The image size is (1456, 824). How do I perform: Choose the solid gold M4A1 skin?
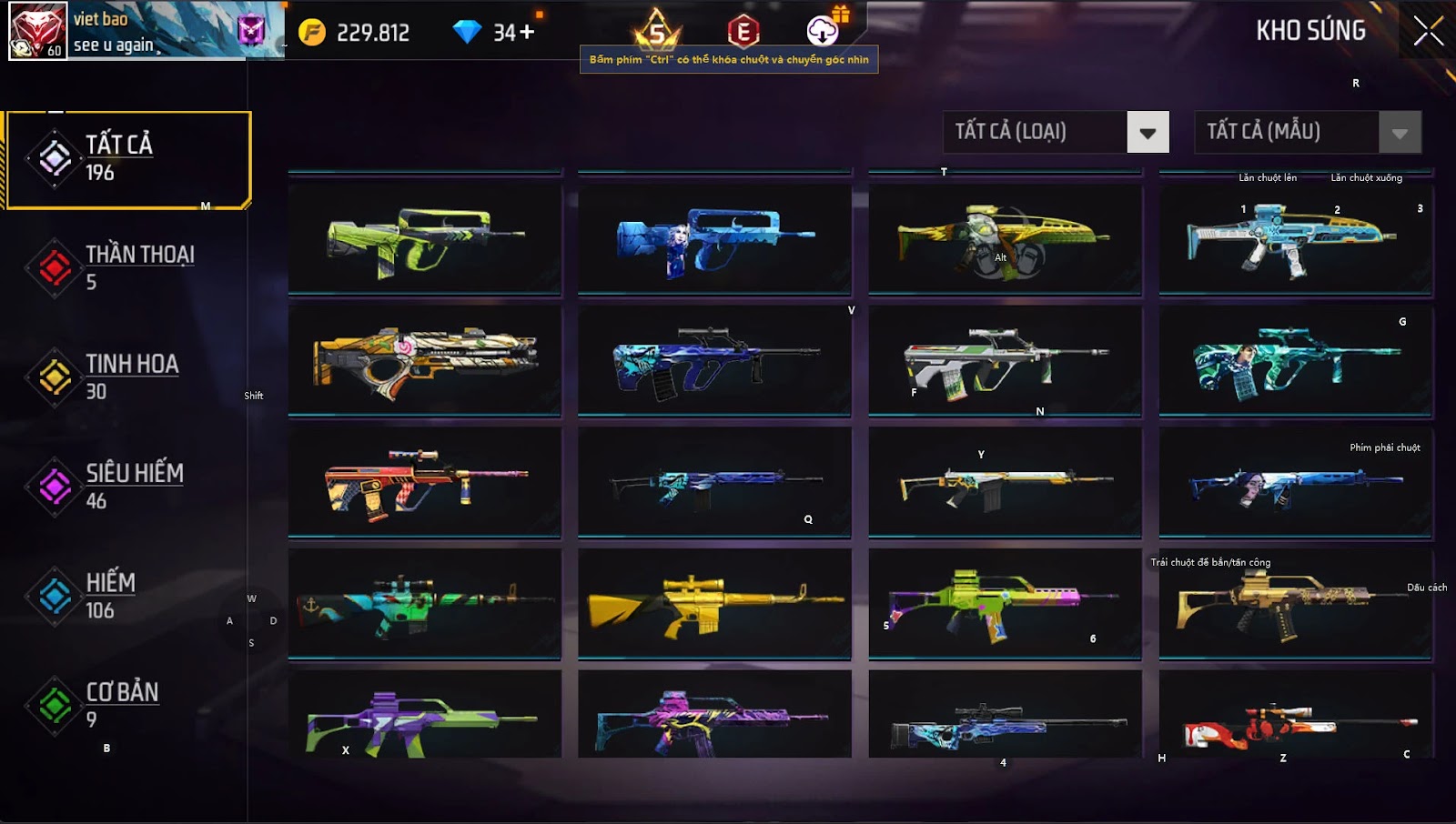[714, 603]
